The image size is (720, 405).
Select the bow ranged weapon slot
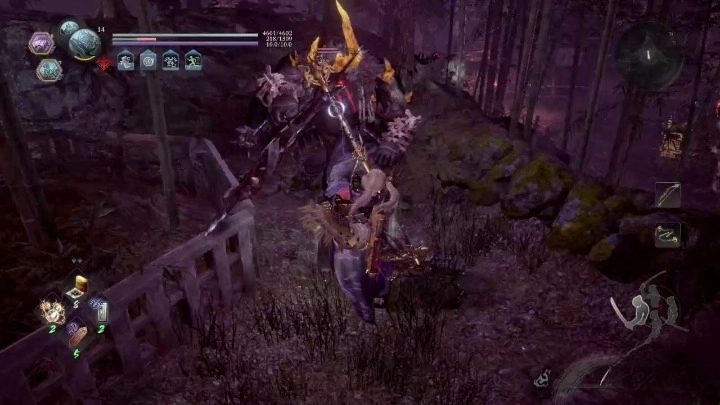coord(668,195)
